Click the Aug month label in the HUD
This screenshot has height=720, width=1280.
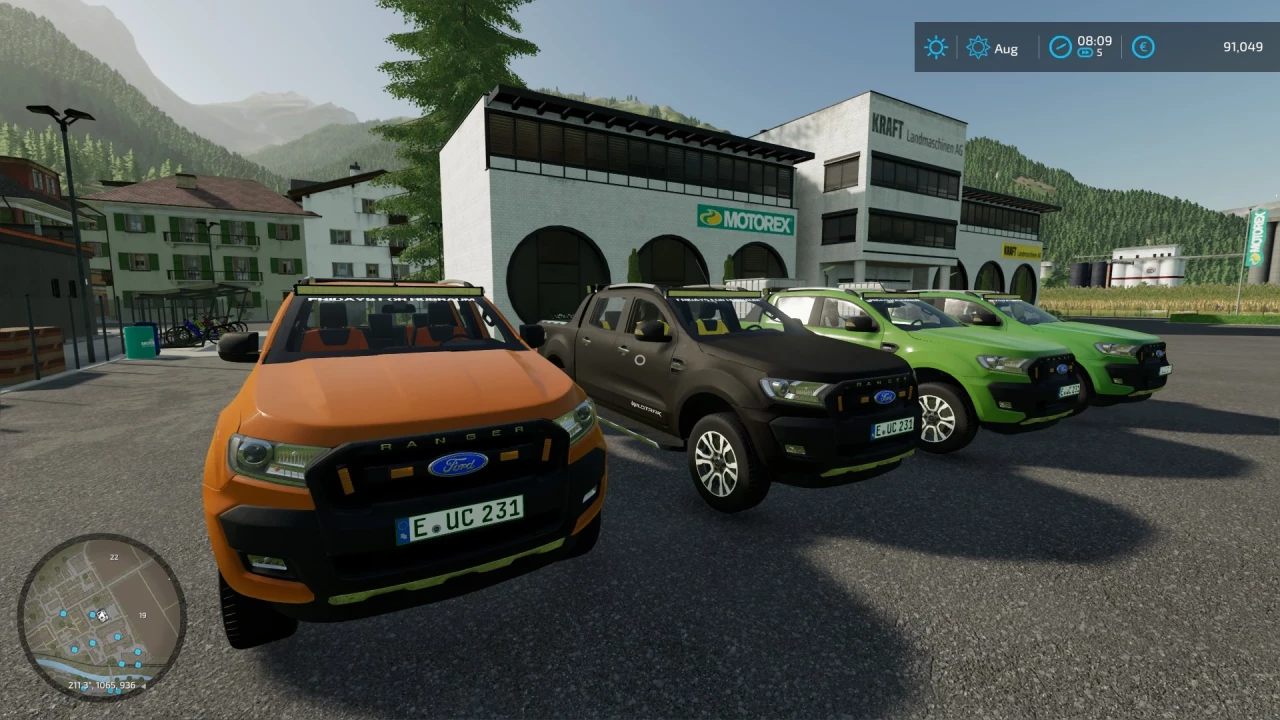coord(1007,48)
